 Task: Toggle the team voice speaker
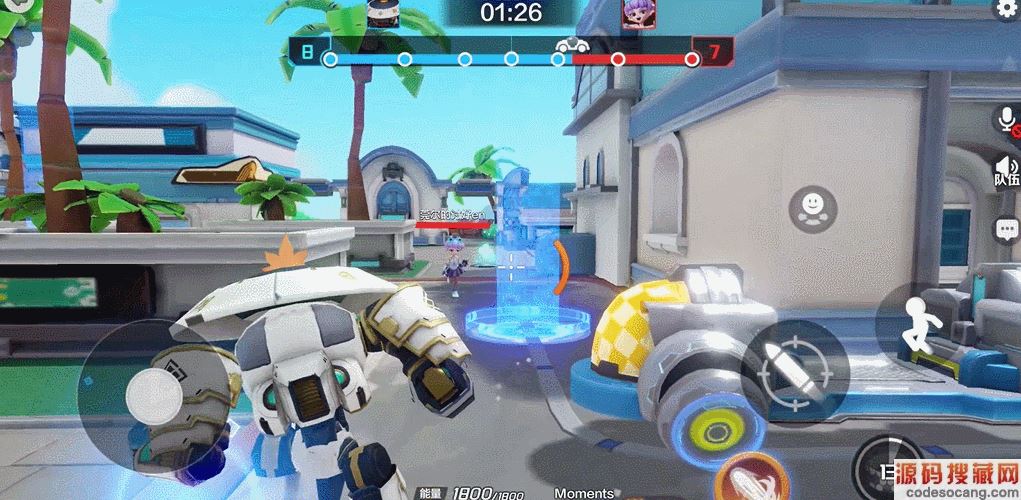point(1006,170)
